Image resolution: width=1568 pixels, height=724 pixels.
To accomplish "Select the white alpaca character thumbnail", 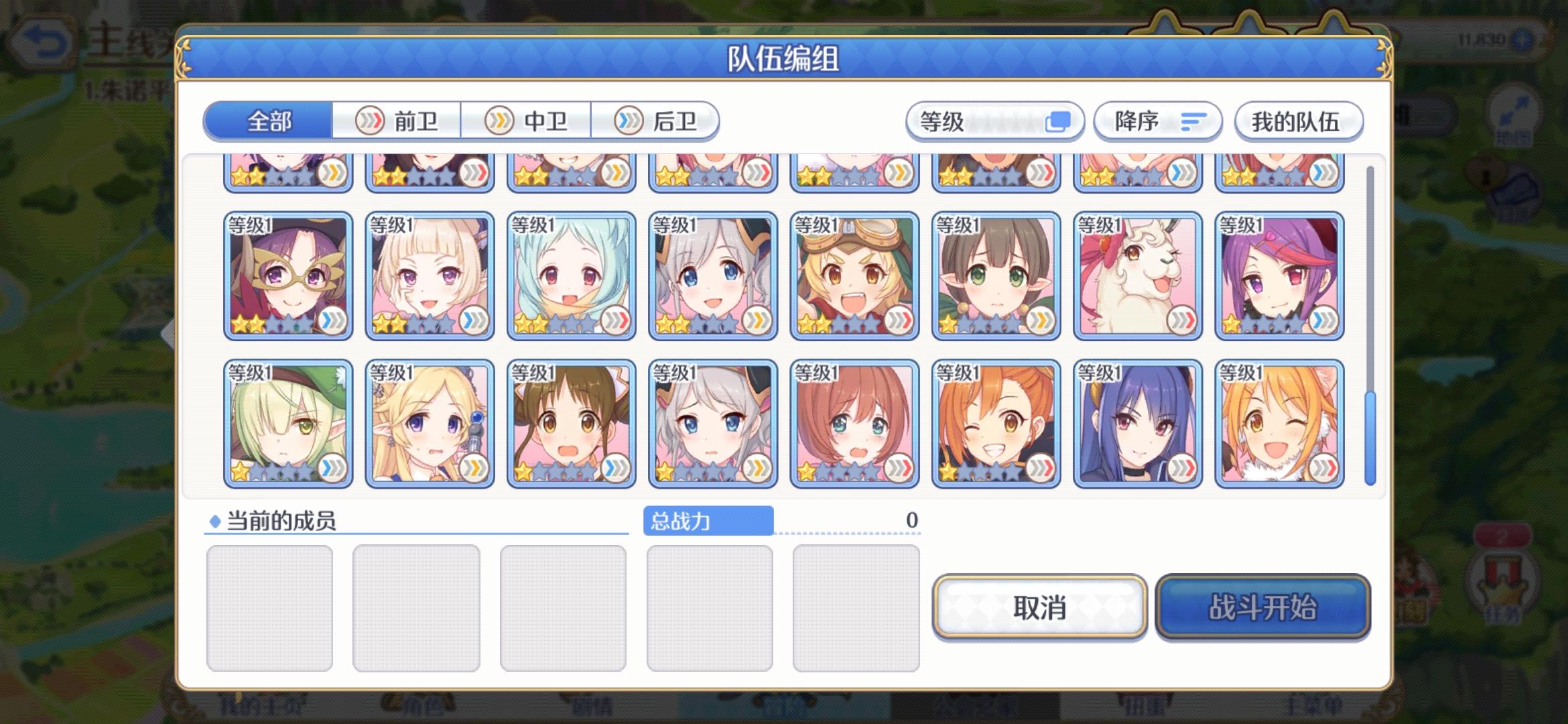I will pos(1138,275).
